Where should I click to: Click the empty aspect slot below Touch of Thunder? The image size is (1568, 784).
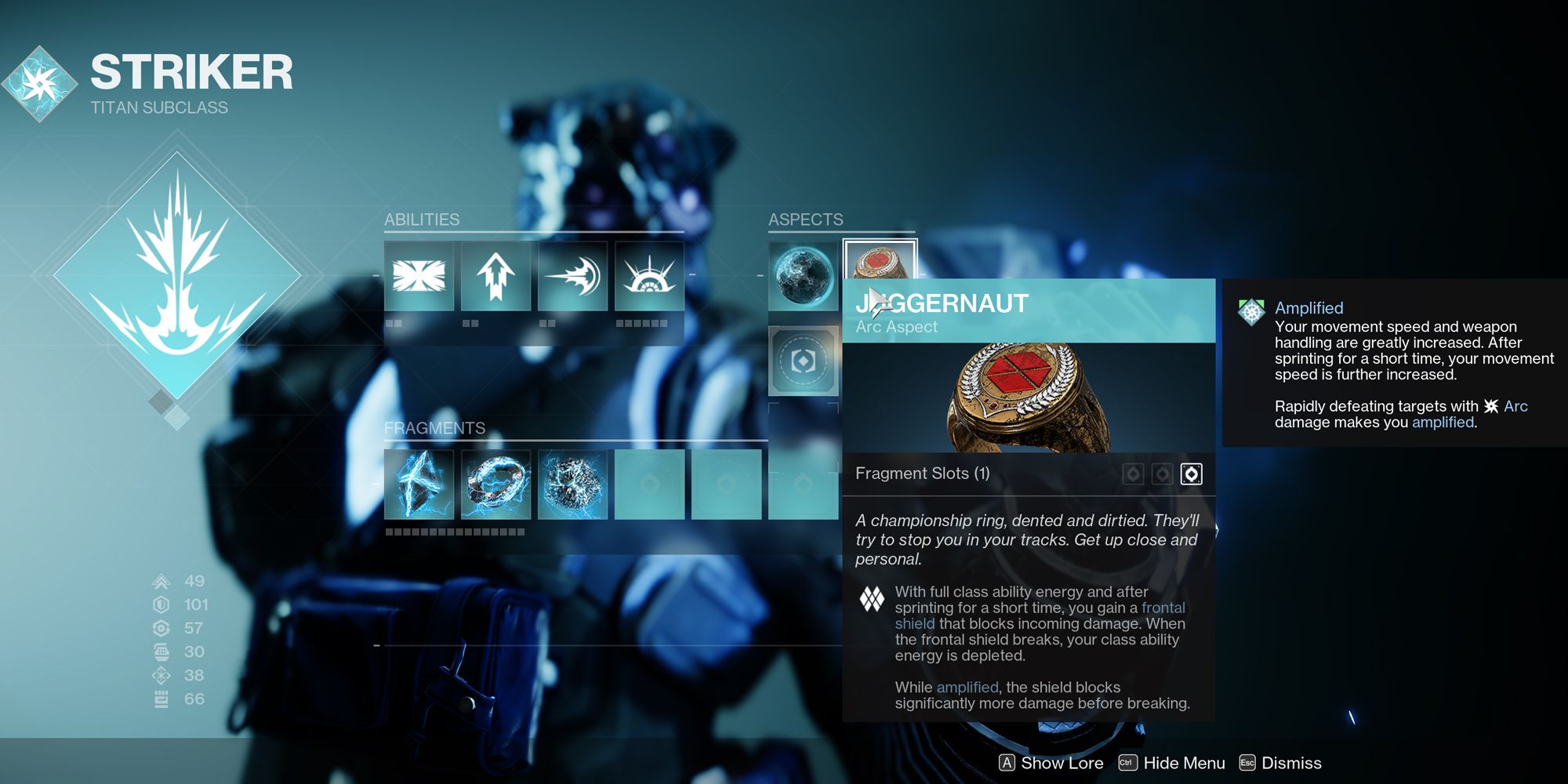click(804, 361)
